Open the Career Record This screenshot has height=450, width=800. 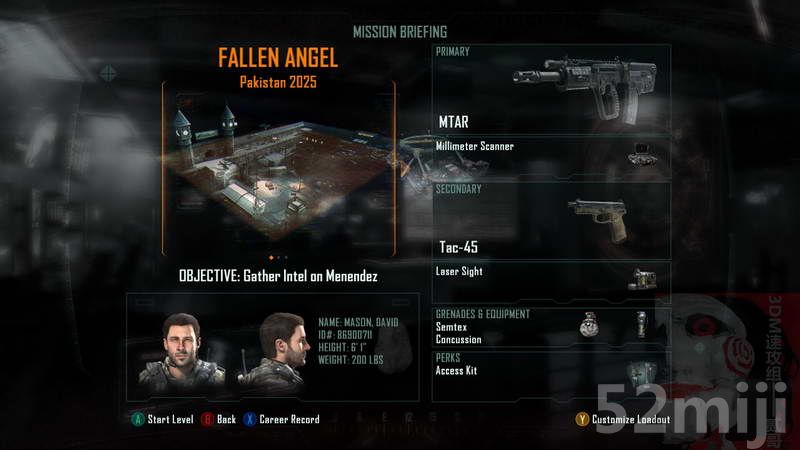pos(281,419)
